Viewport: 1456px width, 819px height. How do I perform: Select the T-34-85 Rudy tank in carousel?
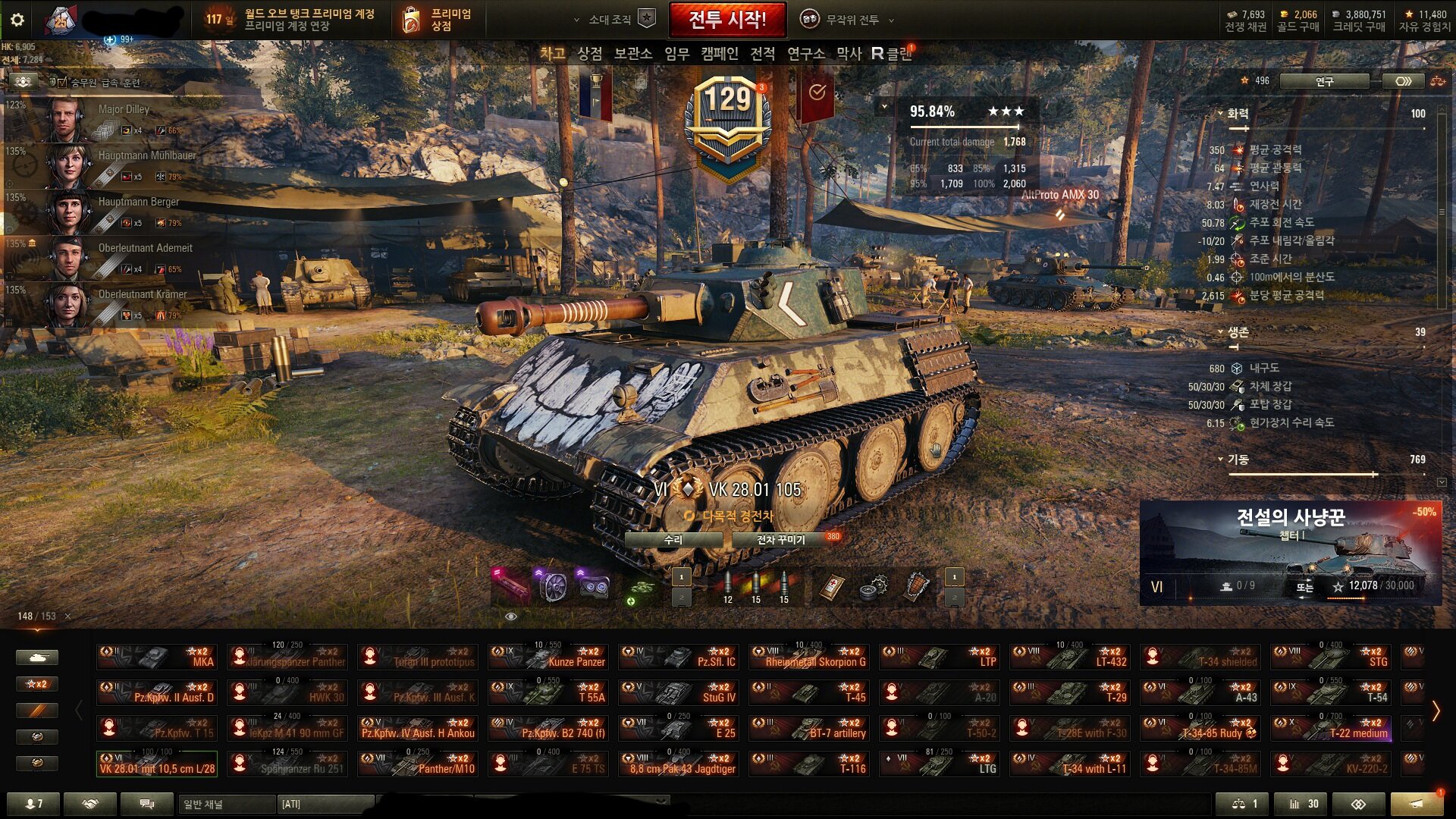point(1200,729)
